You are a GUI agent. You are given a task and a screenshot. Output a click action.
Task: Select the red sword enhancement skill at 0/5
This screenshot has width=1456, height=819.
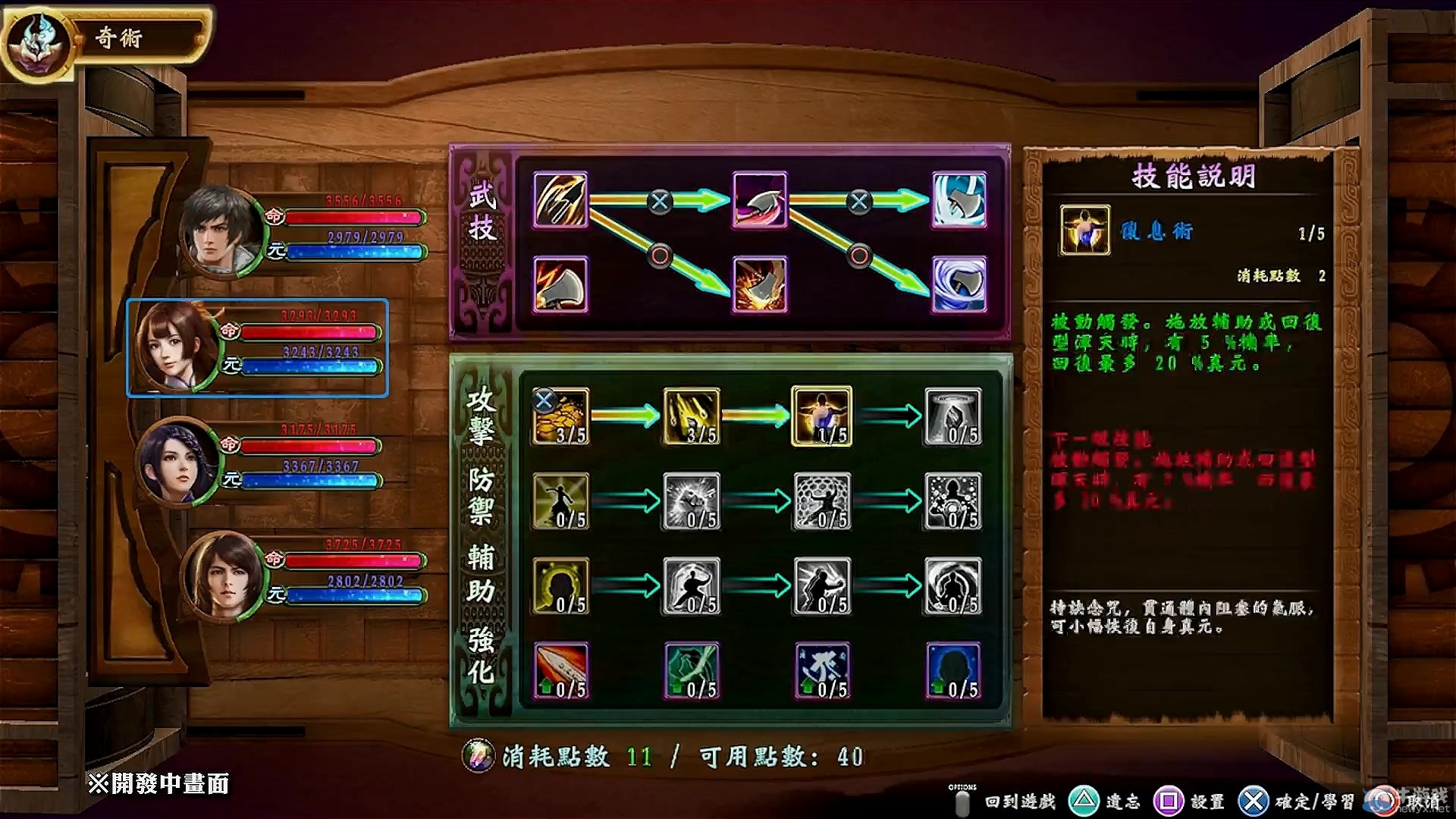coord(559,671)
